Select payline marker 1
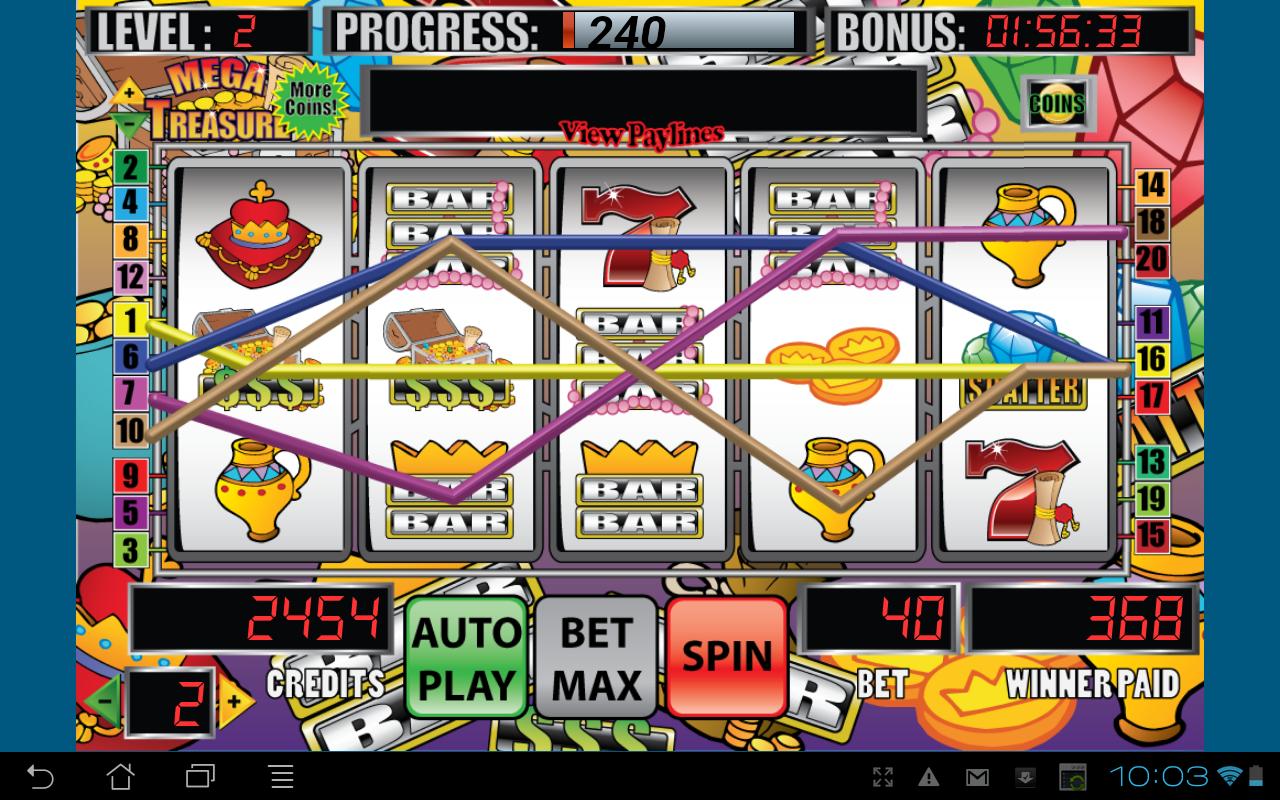Viewport: 1280px width, 800px height. (x=130, y=320)
